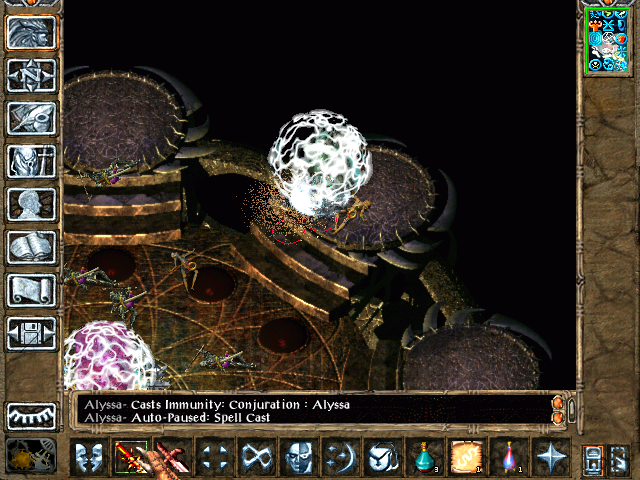This screenshot has width=640, height=480.
Task: Open the journal from the sidebar
Action: pos(32,118)
